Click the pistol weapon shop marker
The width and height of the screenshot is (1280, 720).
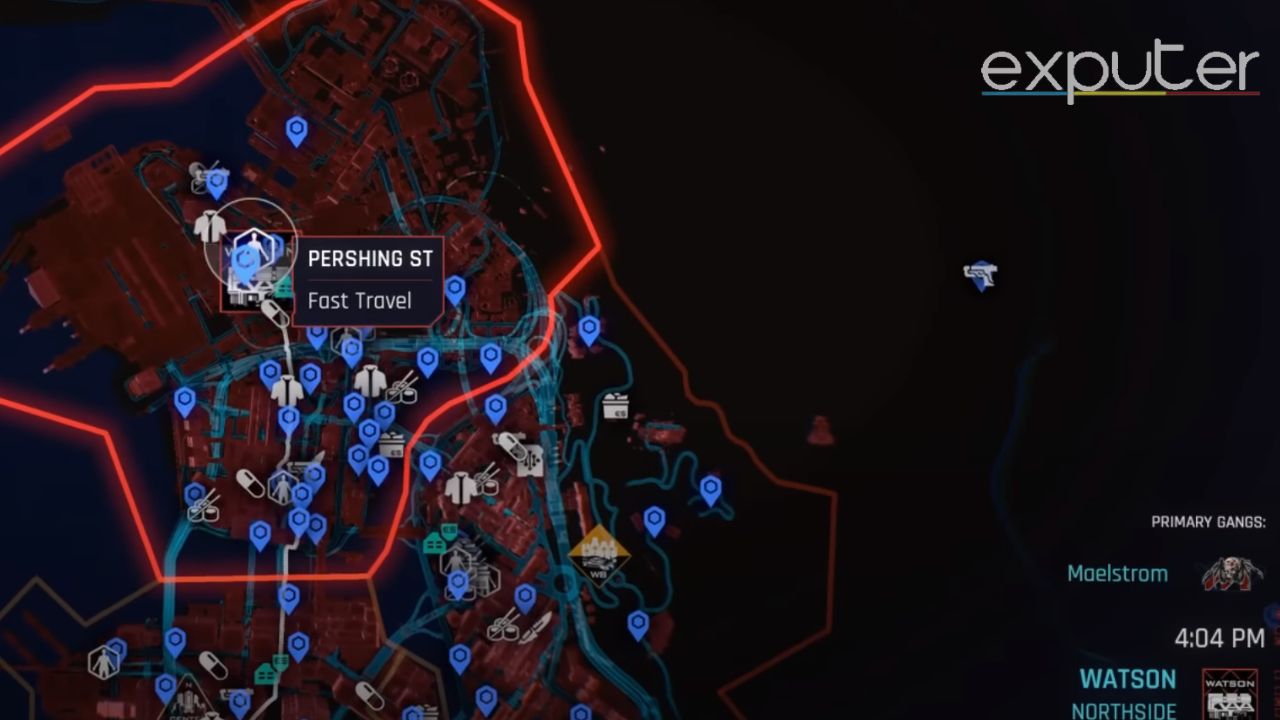[981, 275]
